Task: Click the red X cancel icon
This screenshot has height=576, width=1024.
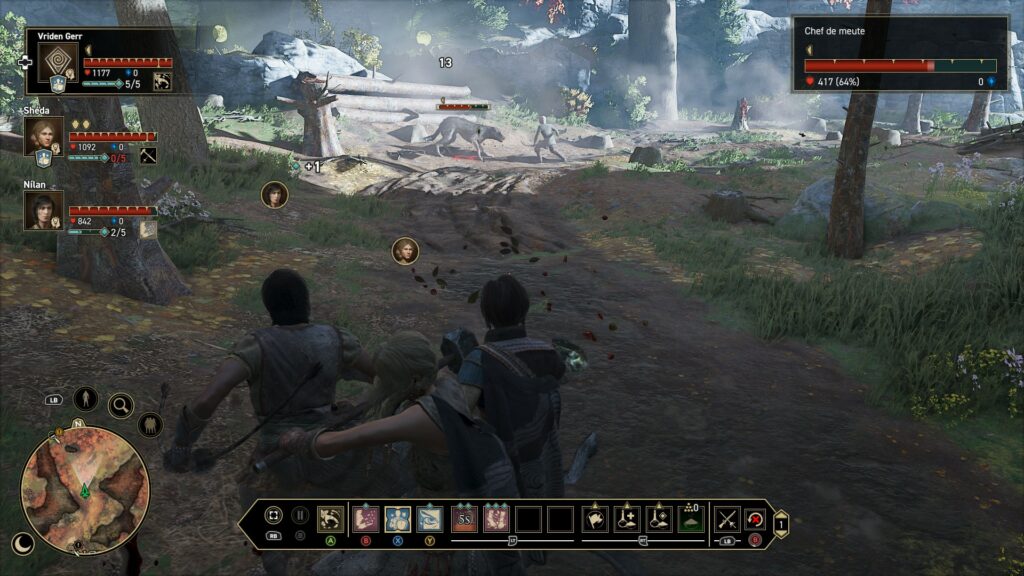Action: [x=754, y=518]
